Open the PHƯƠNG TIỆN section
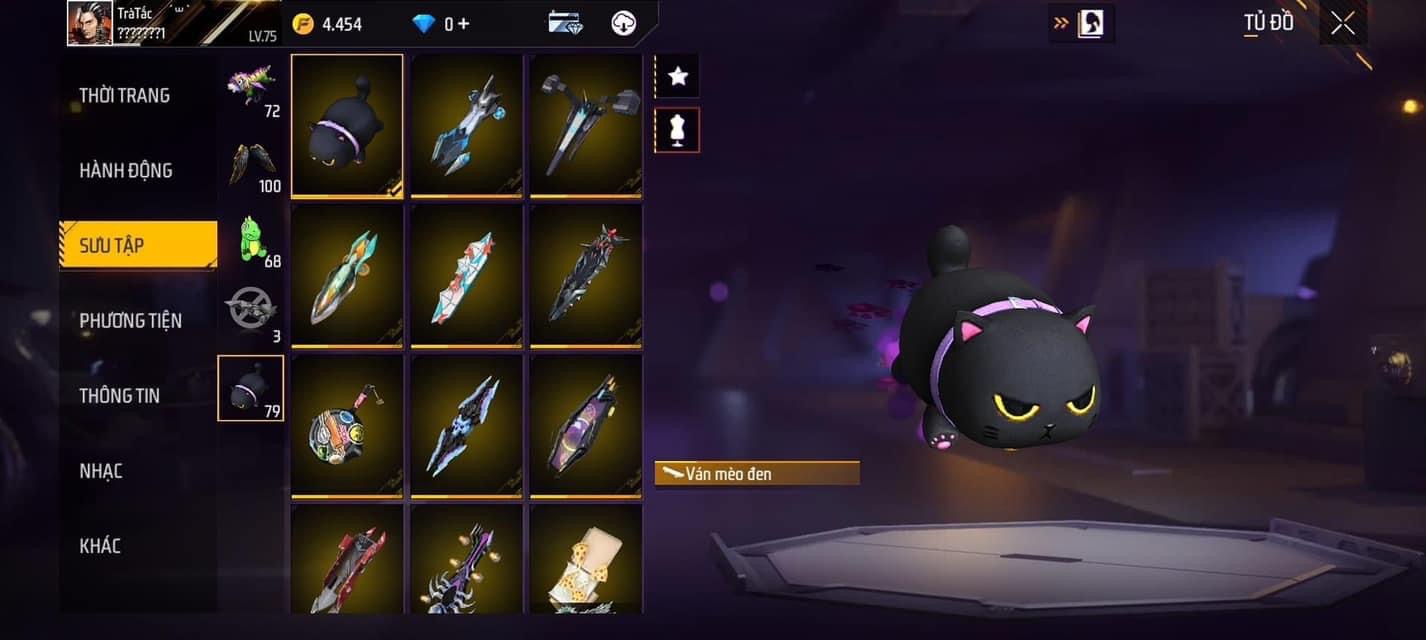Image resolution: width=1426 pixels, height=640 pixels. (x=130, y=321)
